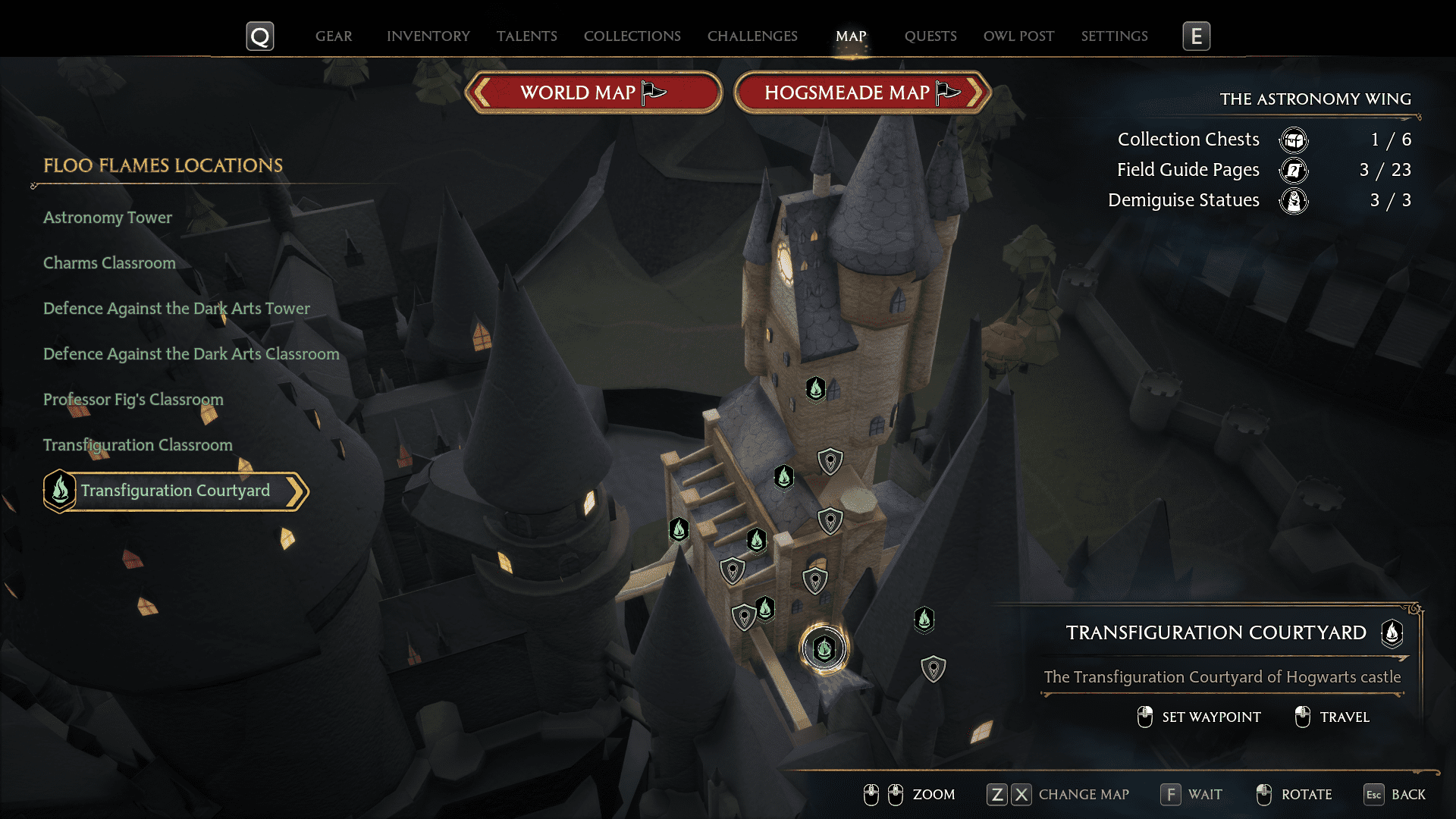Switch to the Quests tab
This screenshot has width=1456, height=819.
click(930, 36)
